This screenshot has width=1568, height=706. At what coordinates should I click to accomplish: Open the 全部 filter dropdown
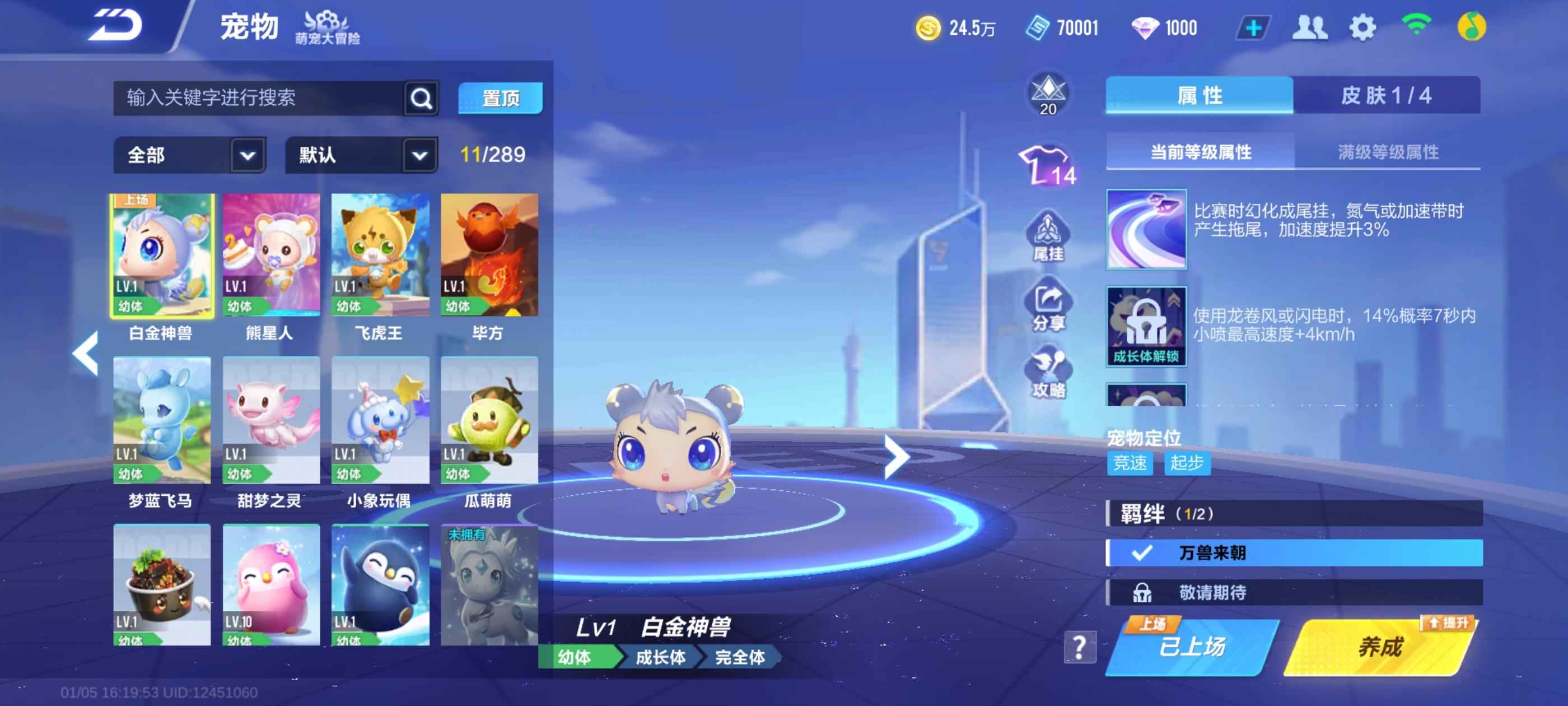pyautogui.click(x=189, y=155)
